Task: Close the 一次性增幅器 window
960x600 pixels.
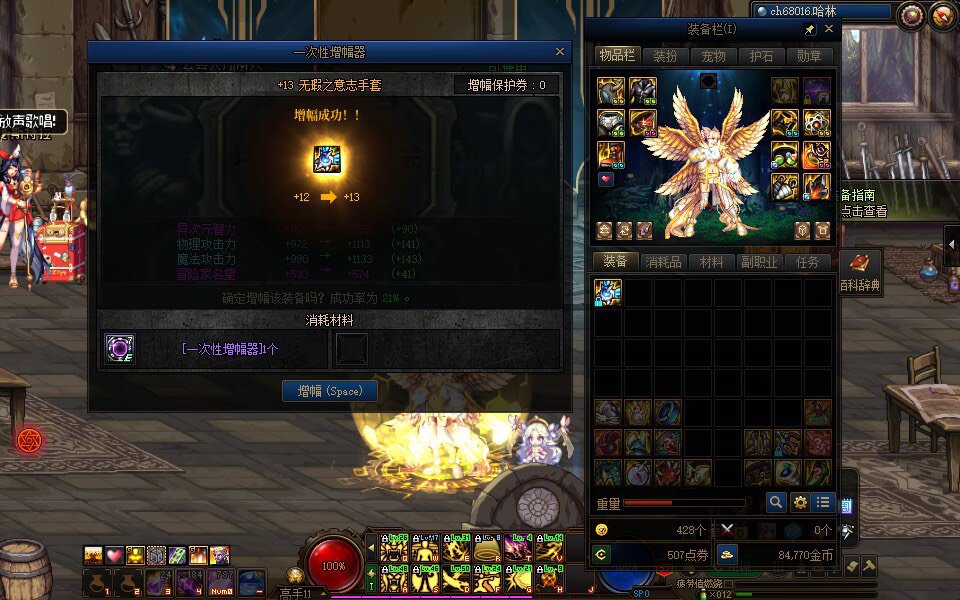Action: (560, 52)
